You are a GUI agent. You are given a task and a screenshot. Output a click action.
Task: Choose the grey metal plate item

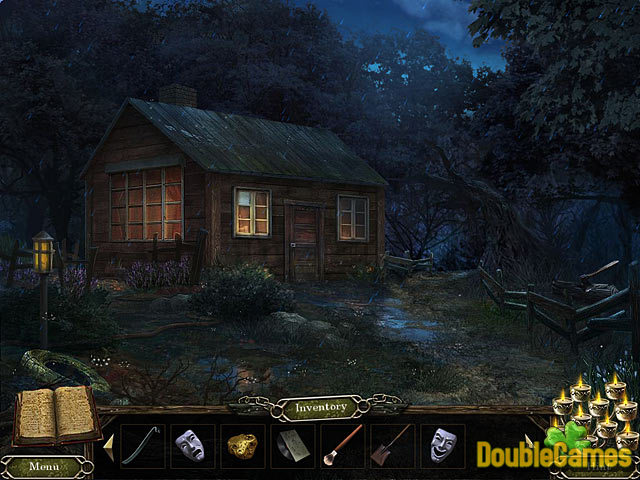[288, 446]
